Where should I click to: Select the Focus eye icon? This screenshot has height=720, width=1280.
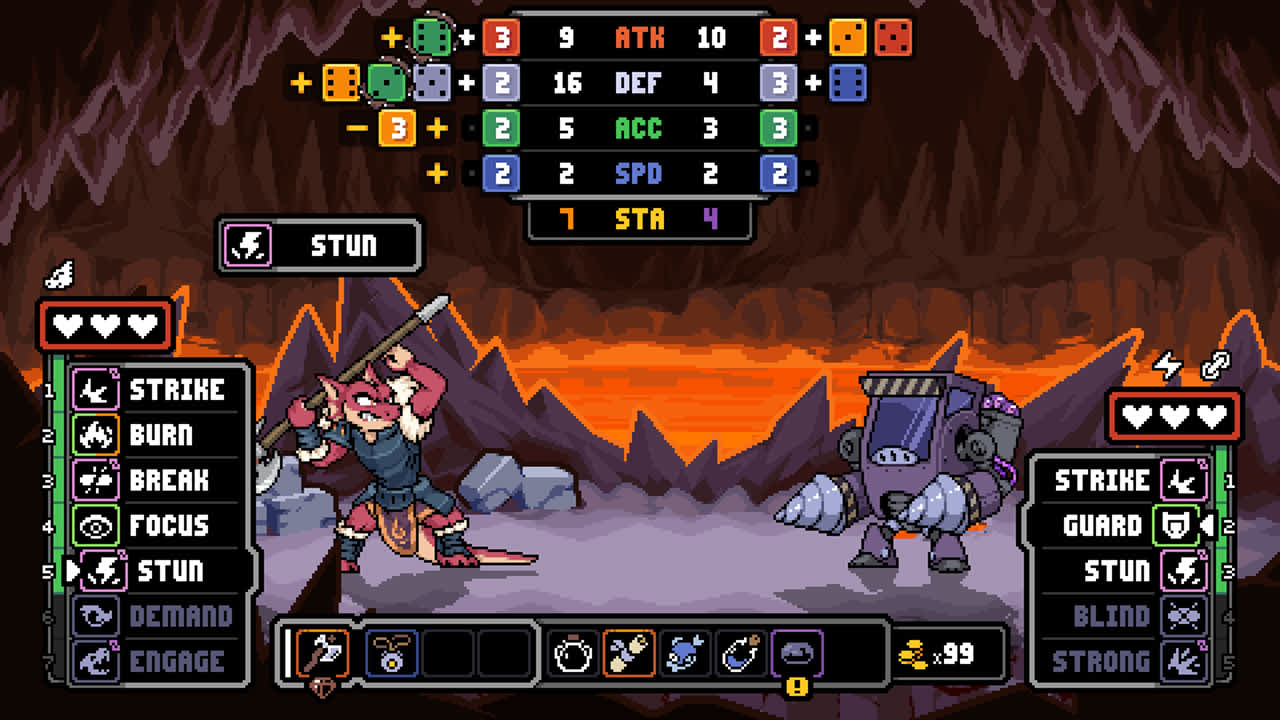pyautogui.click(x=95, y=526)
